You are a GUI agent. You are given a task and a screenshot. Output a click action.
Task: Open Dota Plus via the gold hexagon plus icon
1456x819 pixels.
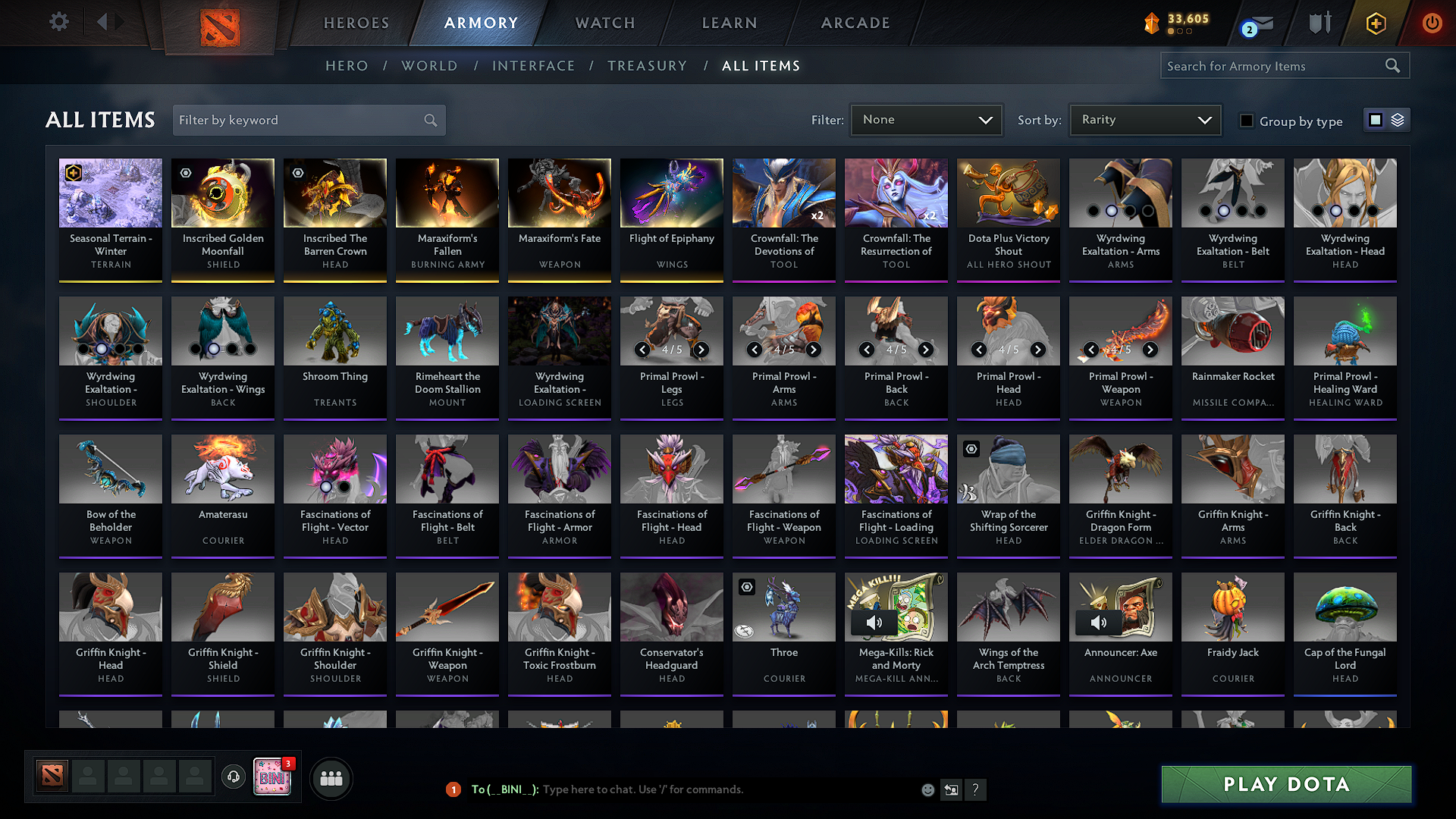point(1375,23)
